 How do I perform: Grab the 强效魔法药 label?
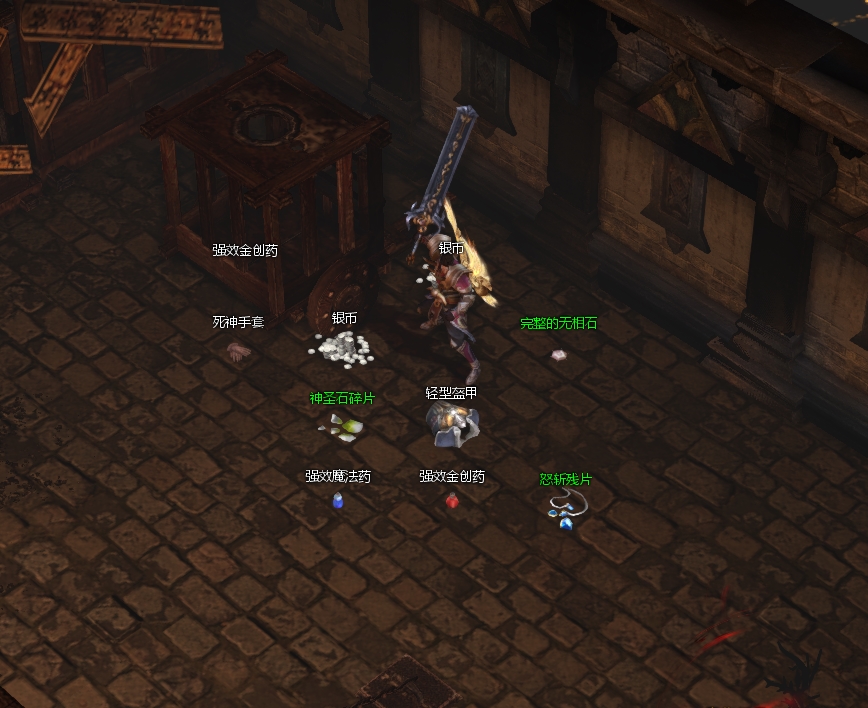coord(338,476)
